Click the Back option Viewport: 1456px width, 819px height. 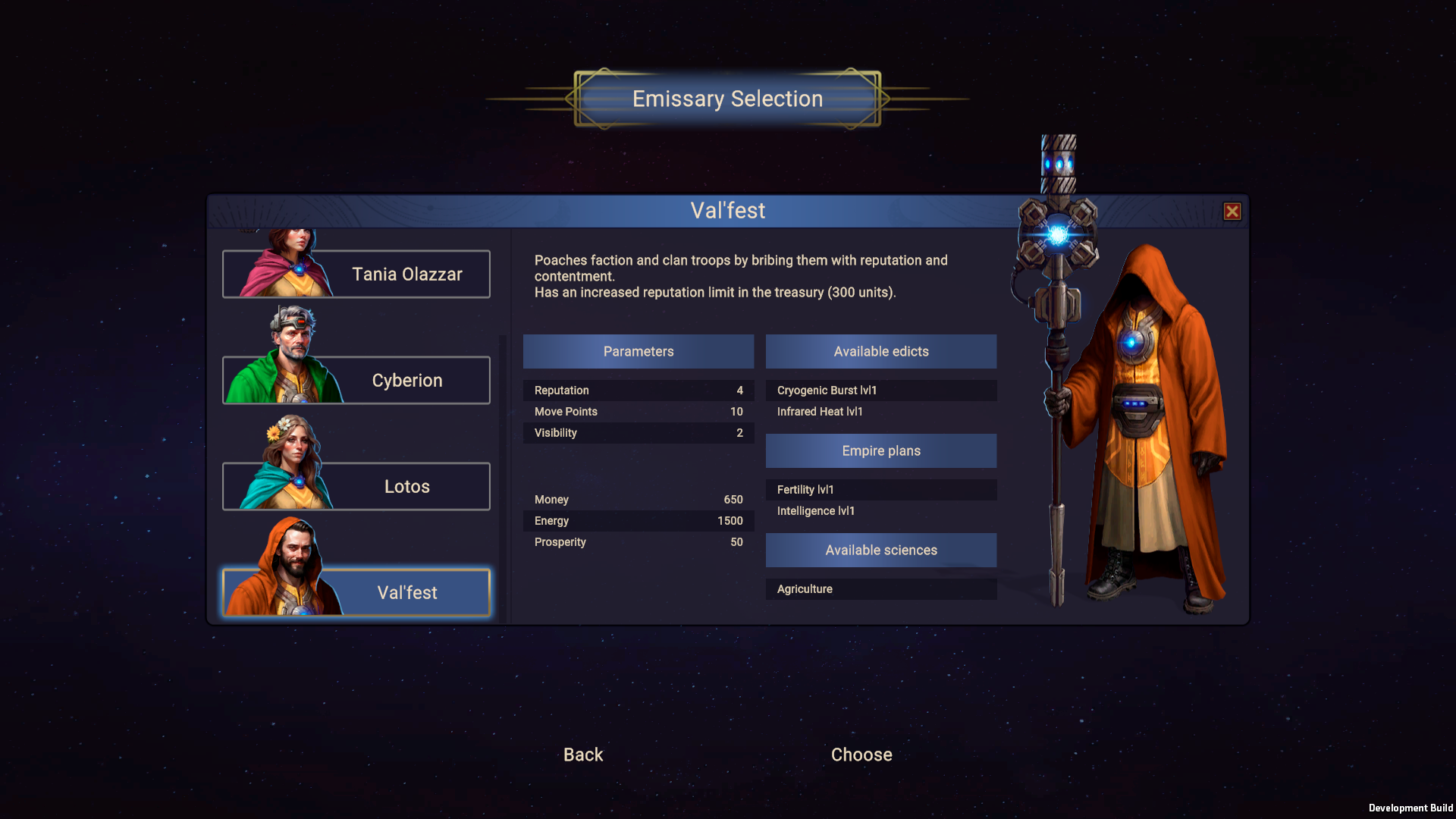tap(582, 755)
